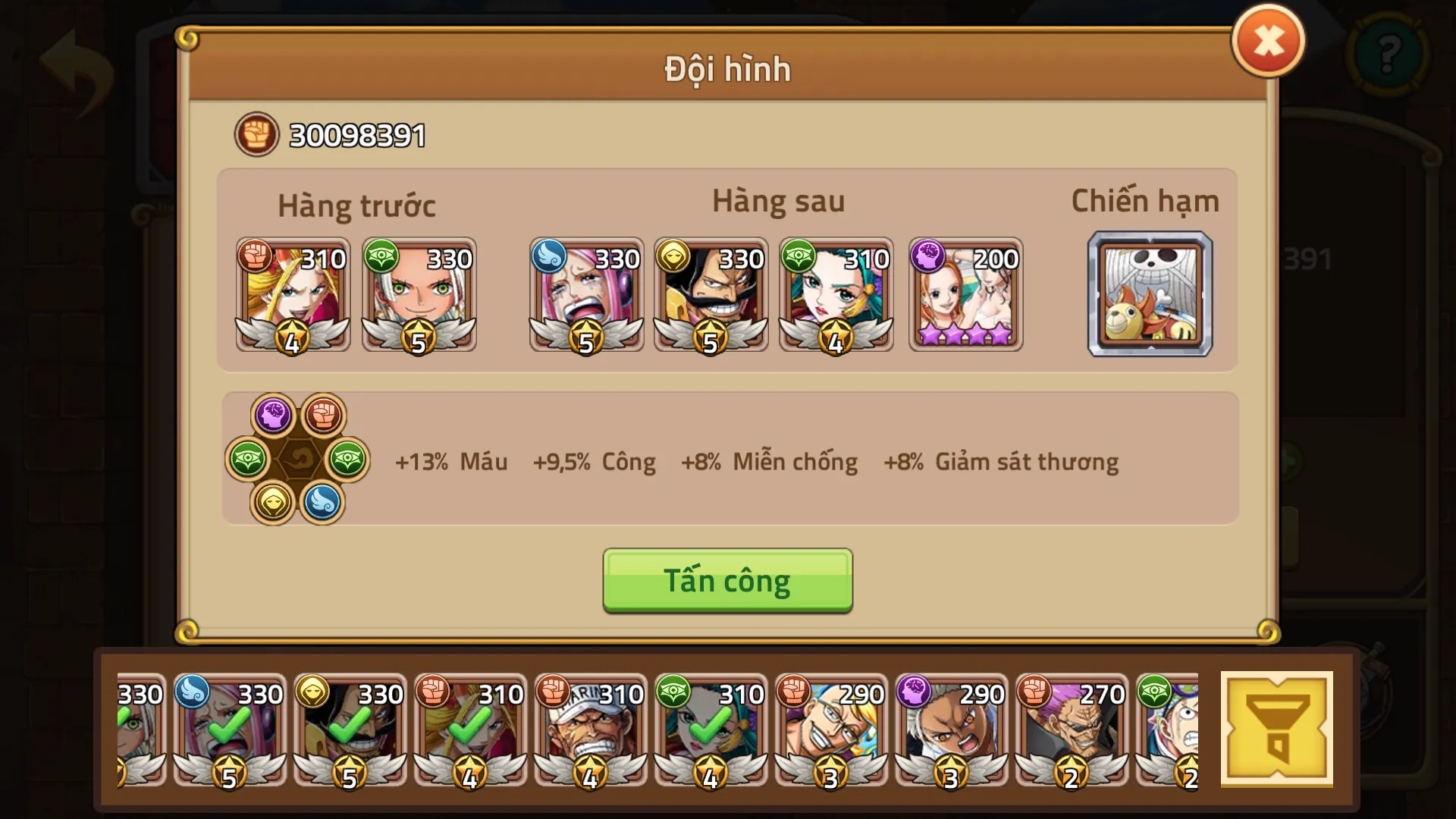Tap the red strength faction icon on the power counter

coord(256,133)
